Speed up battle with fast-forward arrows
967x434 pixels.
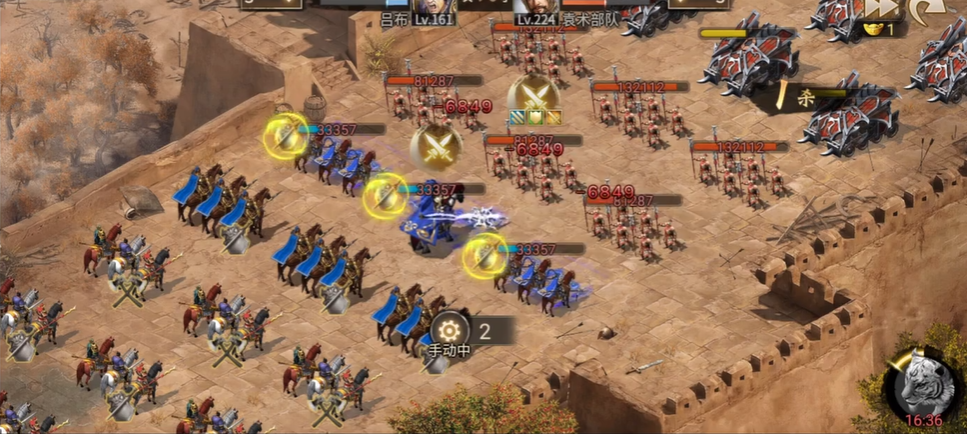(x=878, y=8)
